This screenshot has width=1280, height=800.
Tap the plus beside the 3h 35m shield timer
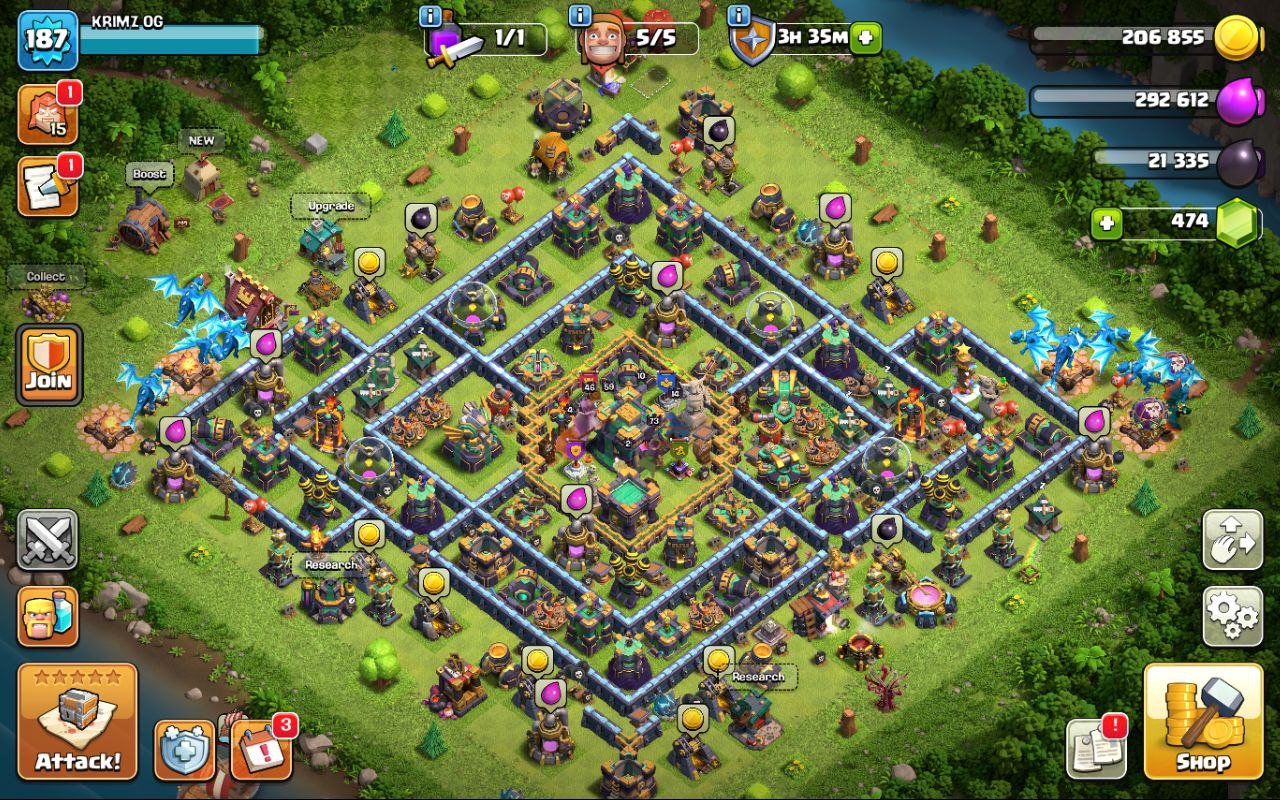866,36
